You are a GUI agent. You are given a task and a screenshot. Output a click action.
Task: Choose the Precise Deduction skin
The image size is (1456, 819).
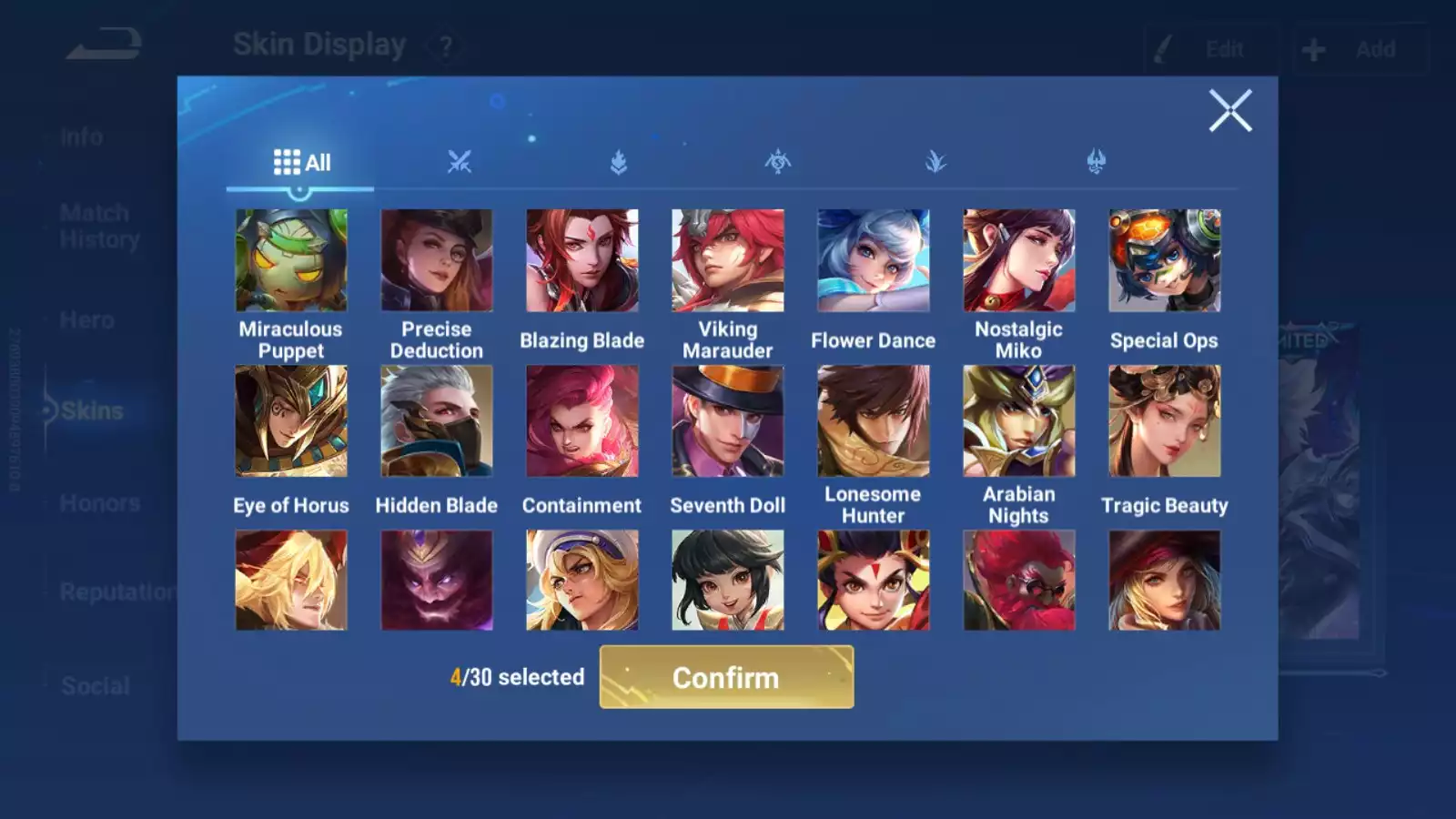point(437,261)
